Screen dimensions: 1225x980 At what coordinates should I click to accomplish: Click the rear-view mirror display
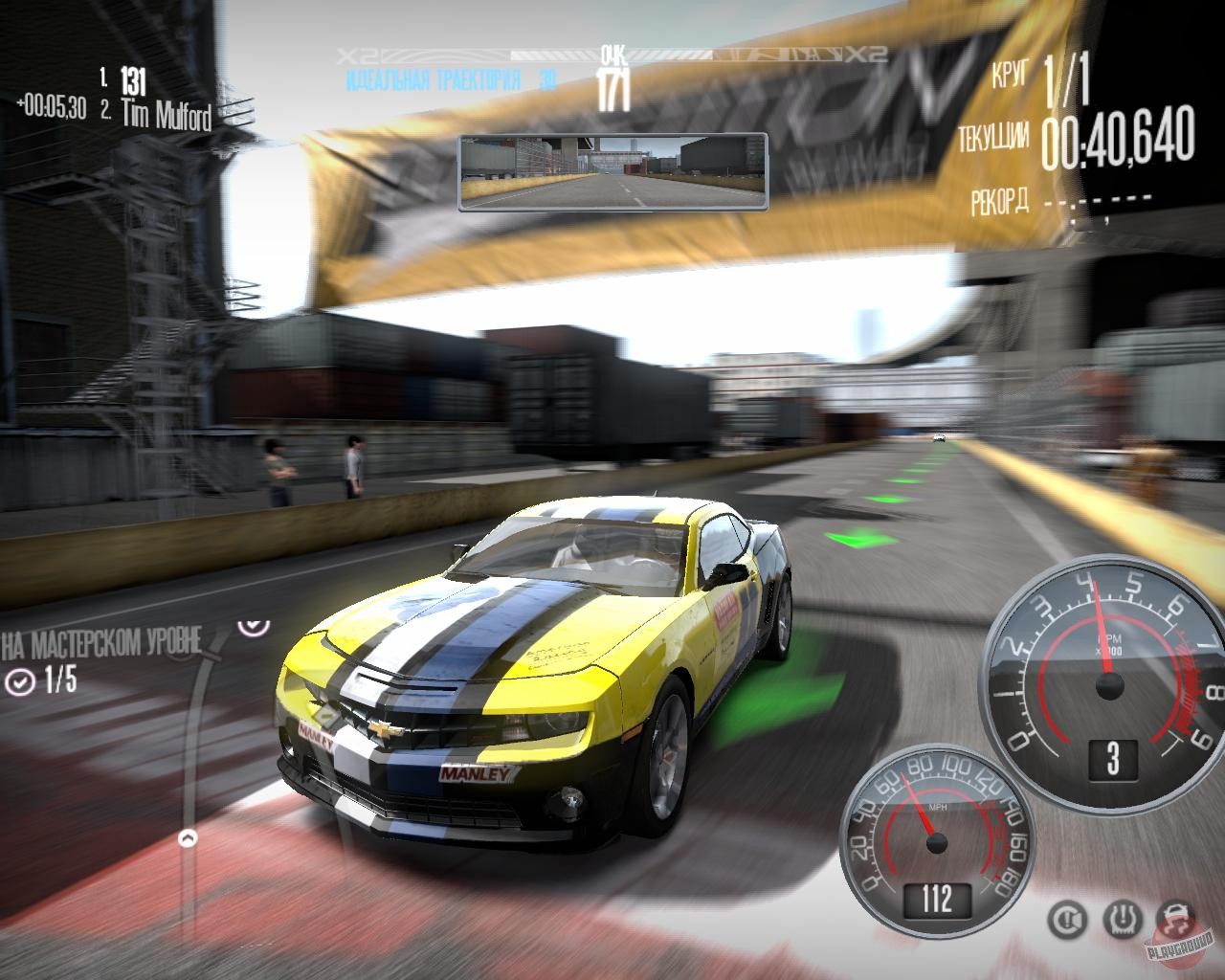coord(612,172)
